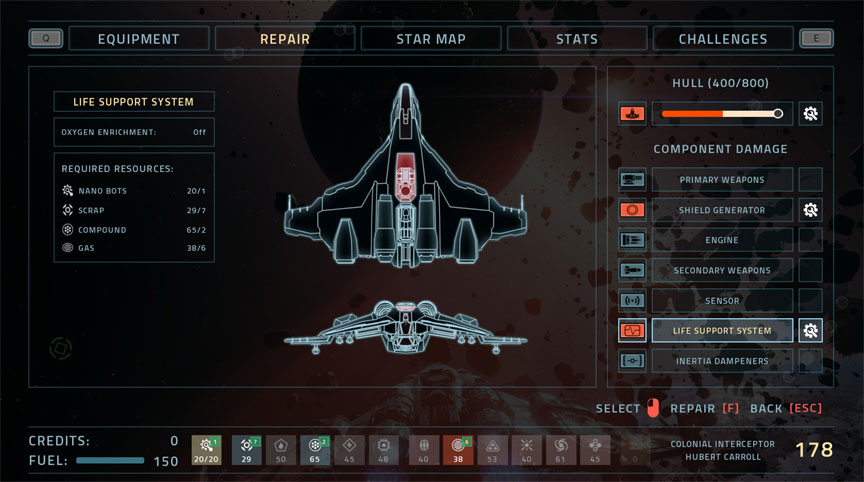864x482 pixels.
Task: Choose the Shield Generator component
Action: [721, 210]
